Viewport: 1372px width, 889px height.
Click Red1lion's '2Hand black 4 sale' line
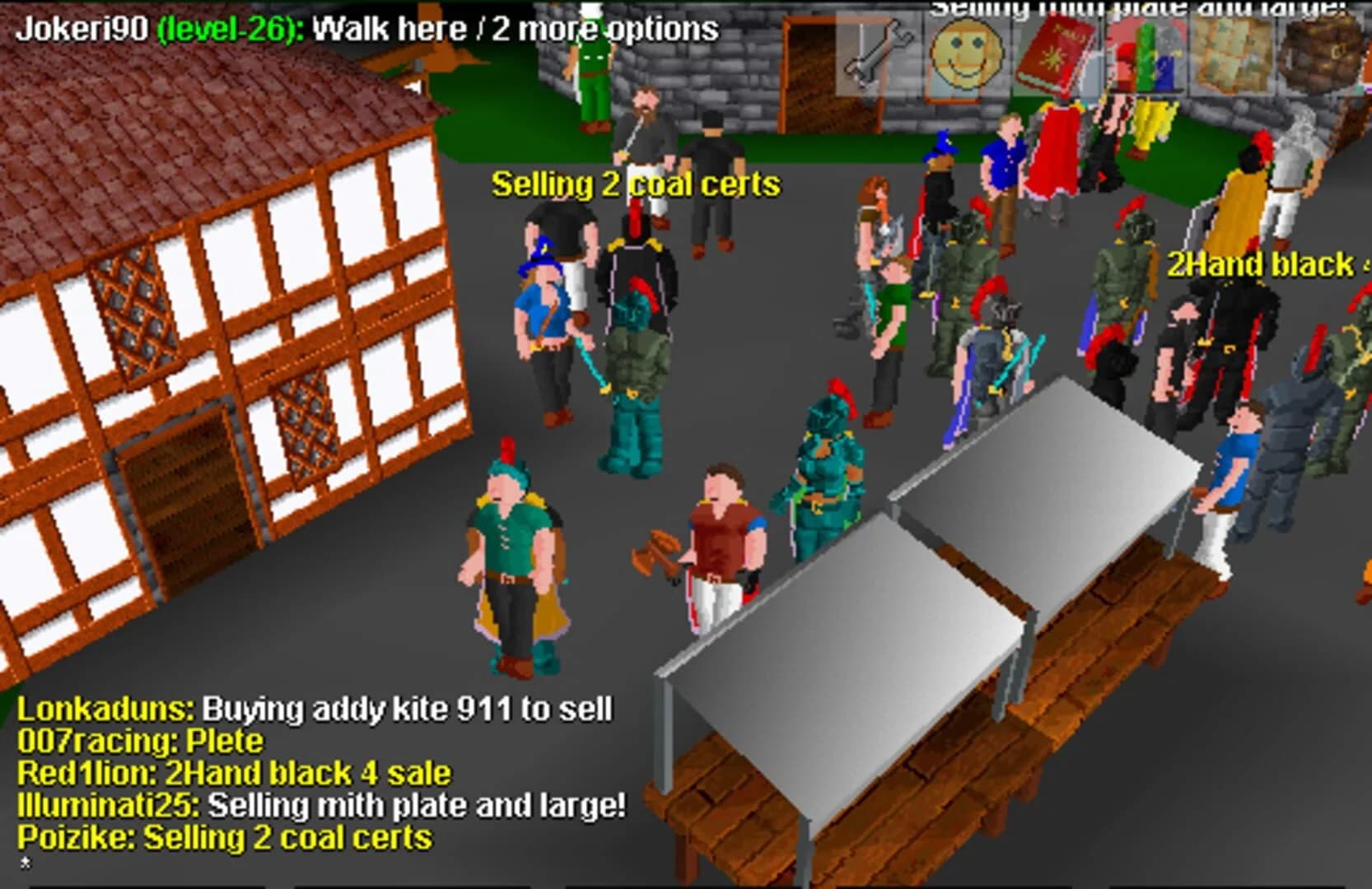pyautogui.click(x=235, y=773)
